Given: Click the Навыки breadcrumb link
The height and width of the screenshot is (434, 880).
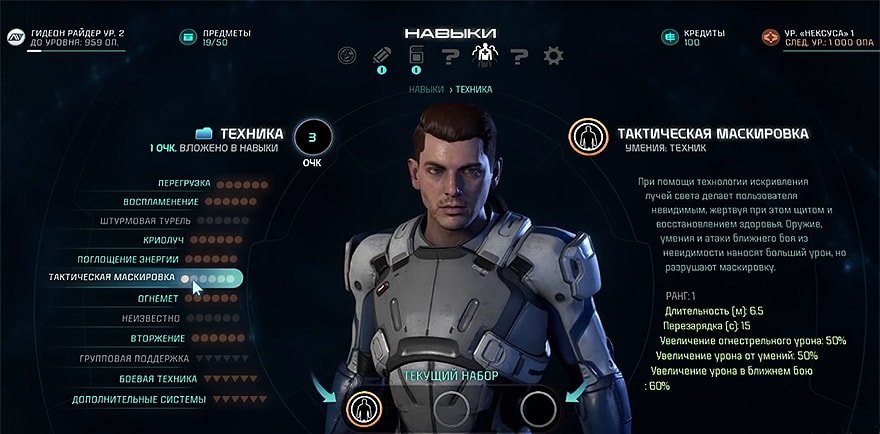Looking at the screenshot, I should 426,90.
